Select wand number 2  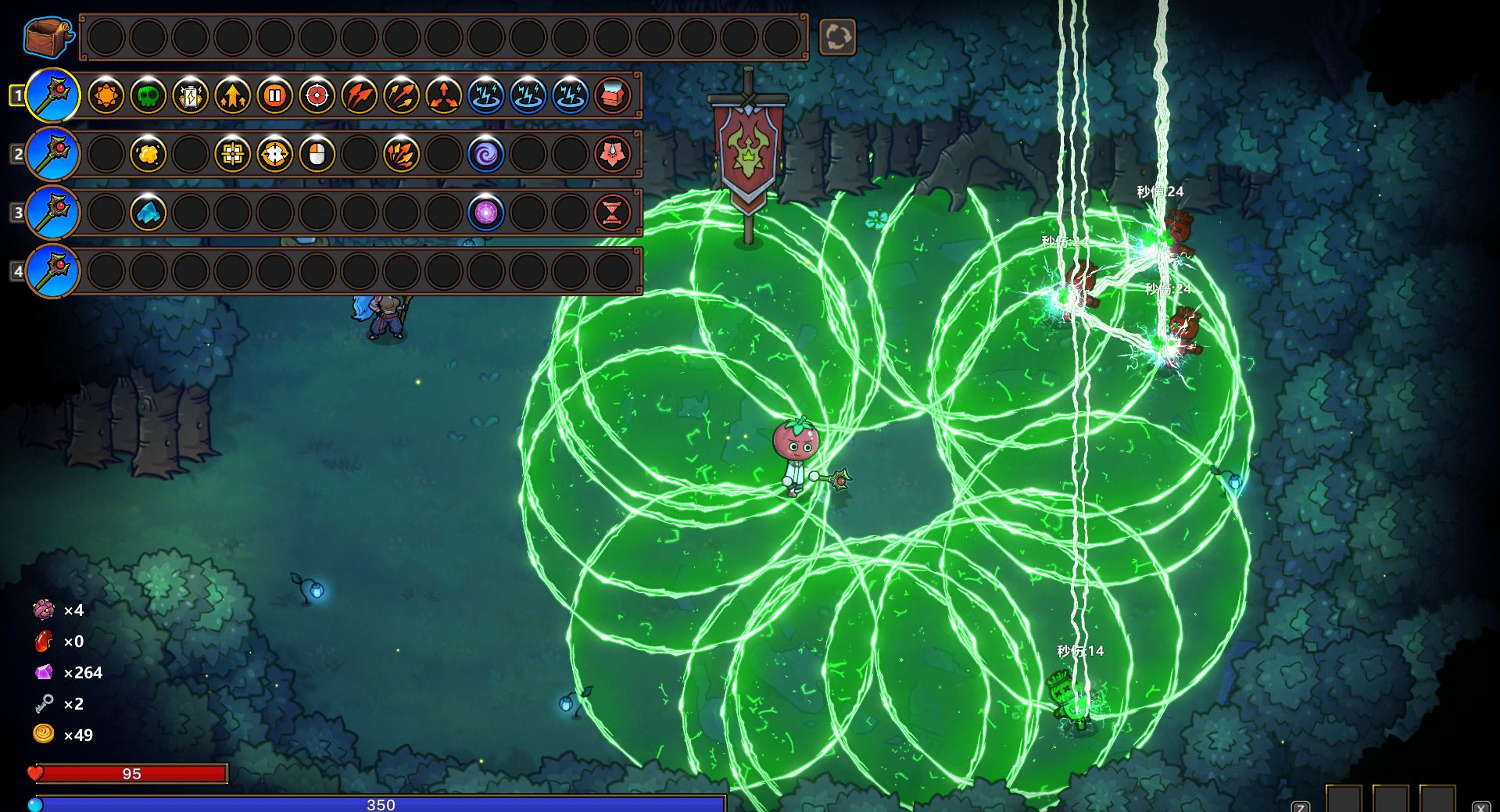coord(52,154)
